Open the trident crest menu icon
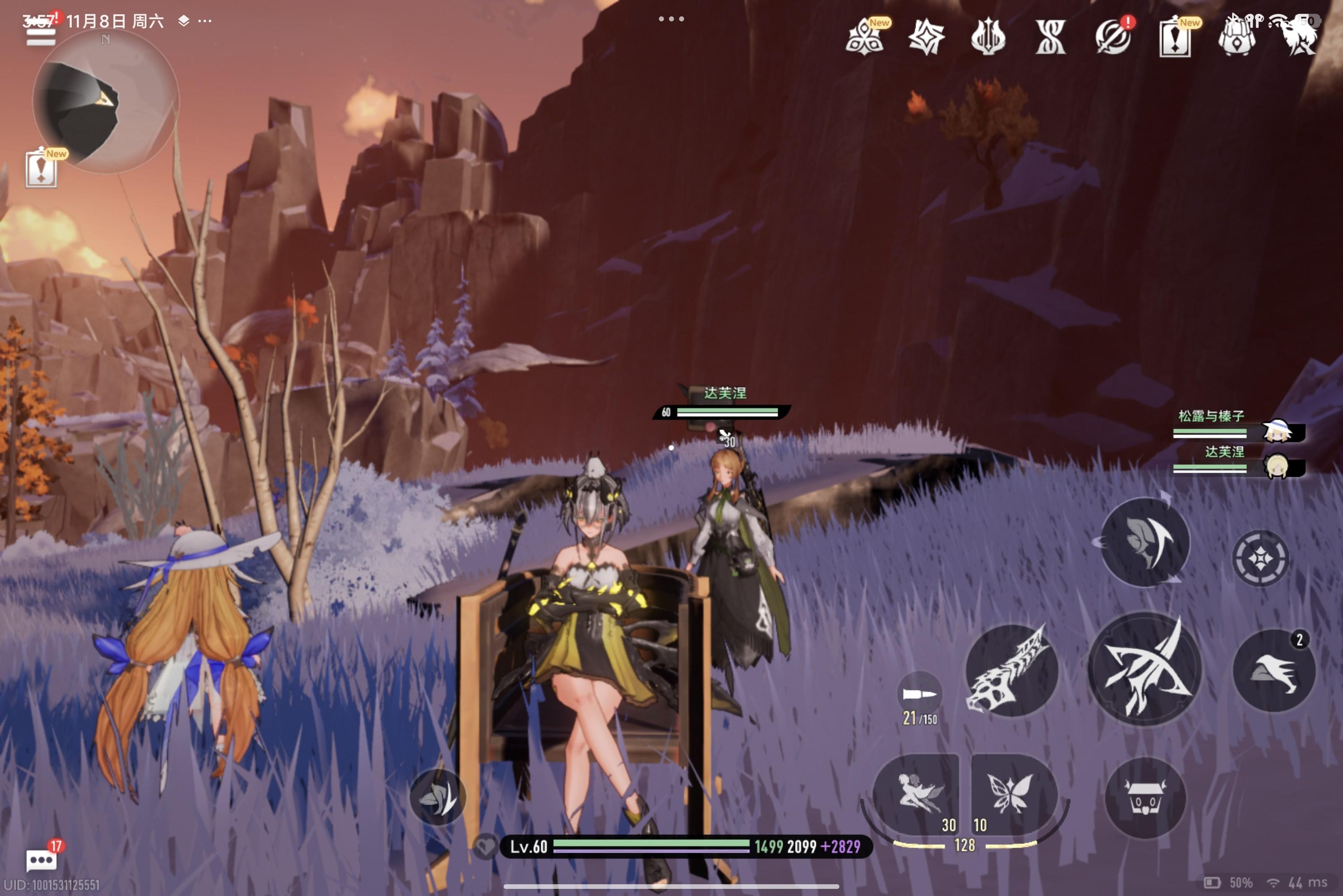1343x896 pixels. coord(988,38)
